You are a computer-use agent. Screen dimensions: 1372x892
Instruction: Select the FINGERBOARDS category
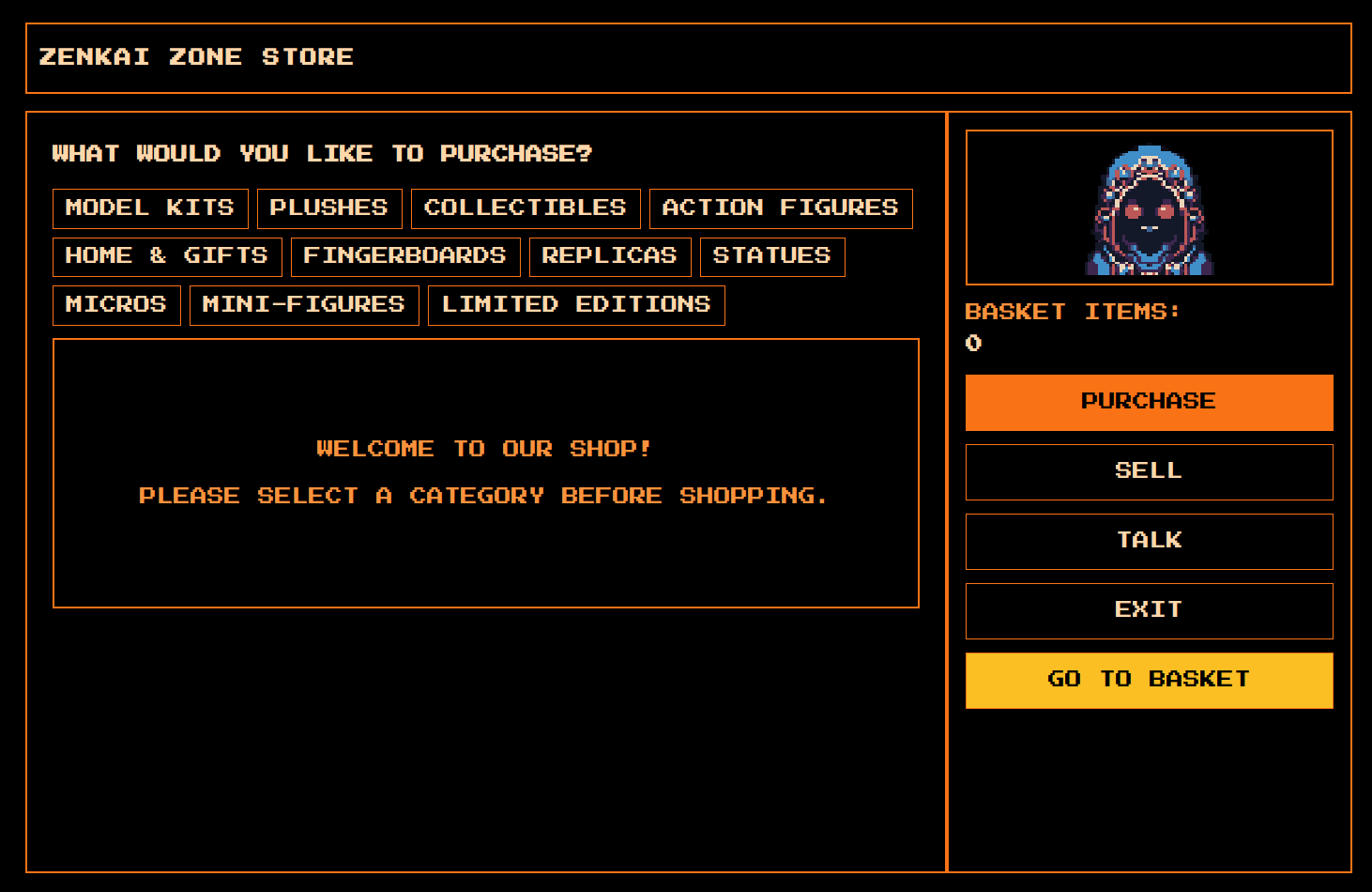[x=405, y=256]
